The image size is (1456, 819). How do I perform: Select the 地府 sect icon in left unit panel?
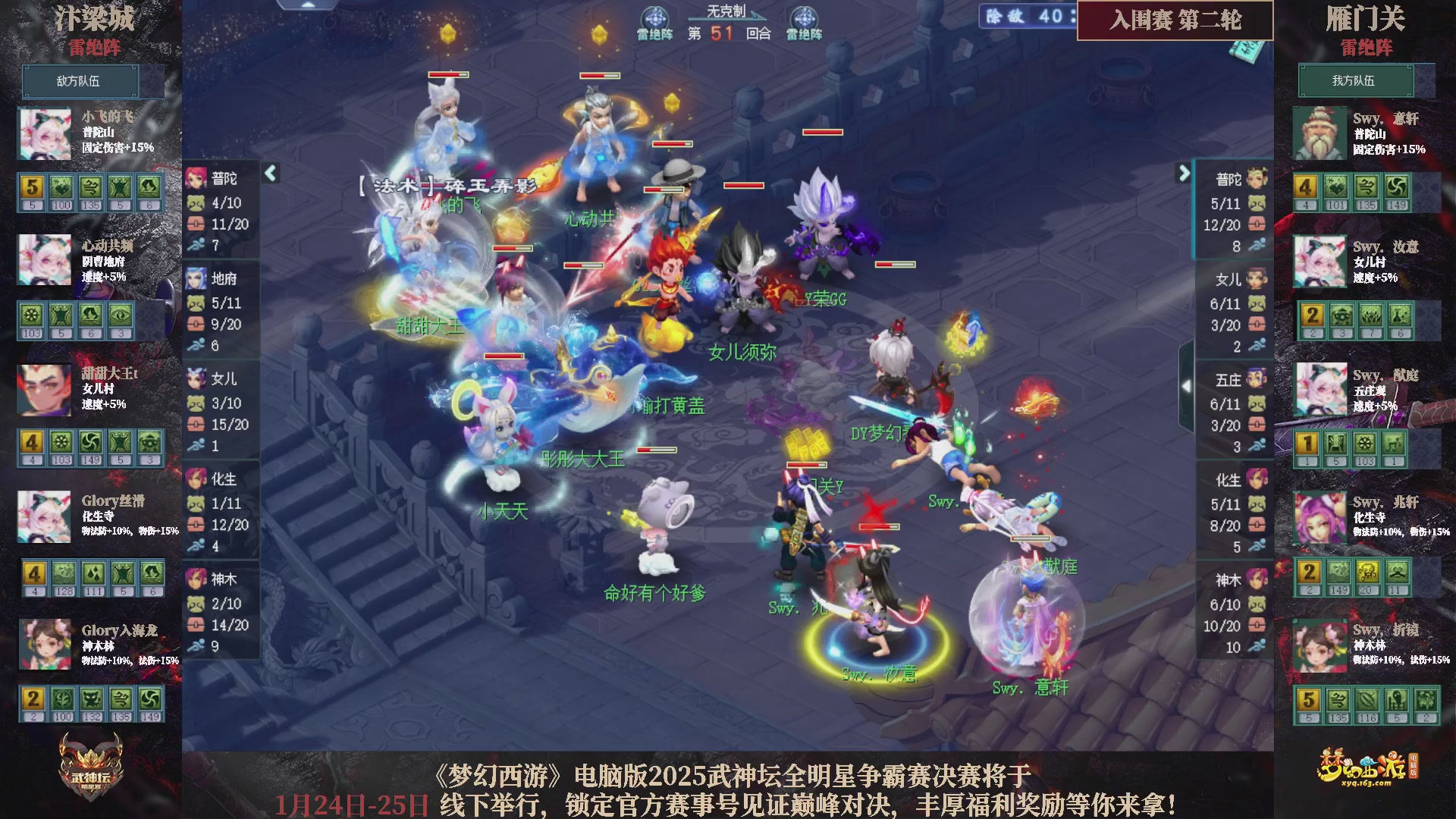[195, 279]
